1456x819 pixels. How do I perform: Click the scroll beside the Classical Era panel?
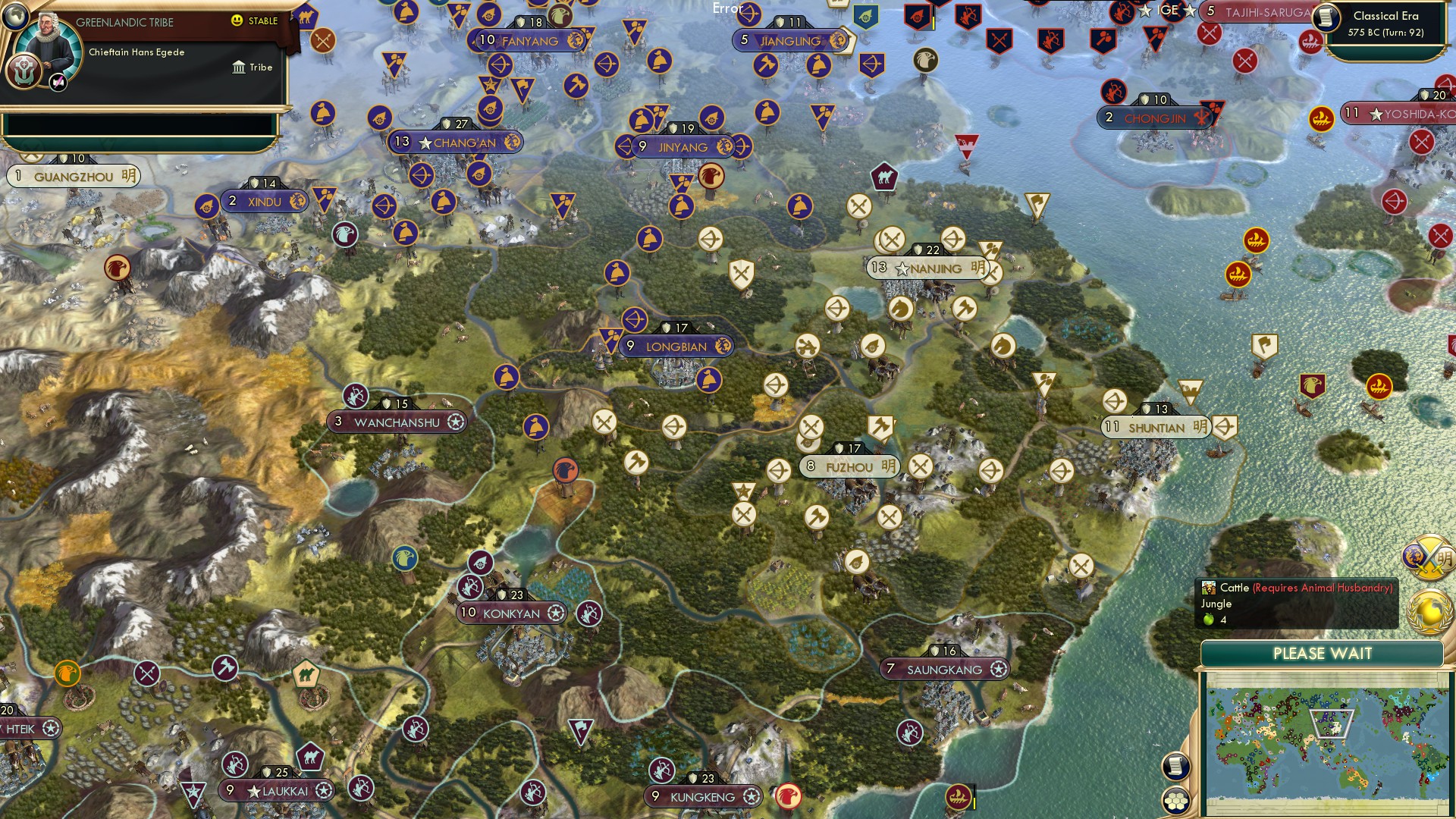click(1325, 19)
